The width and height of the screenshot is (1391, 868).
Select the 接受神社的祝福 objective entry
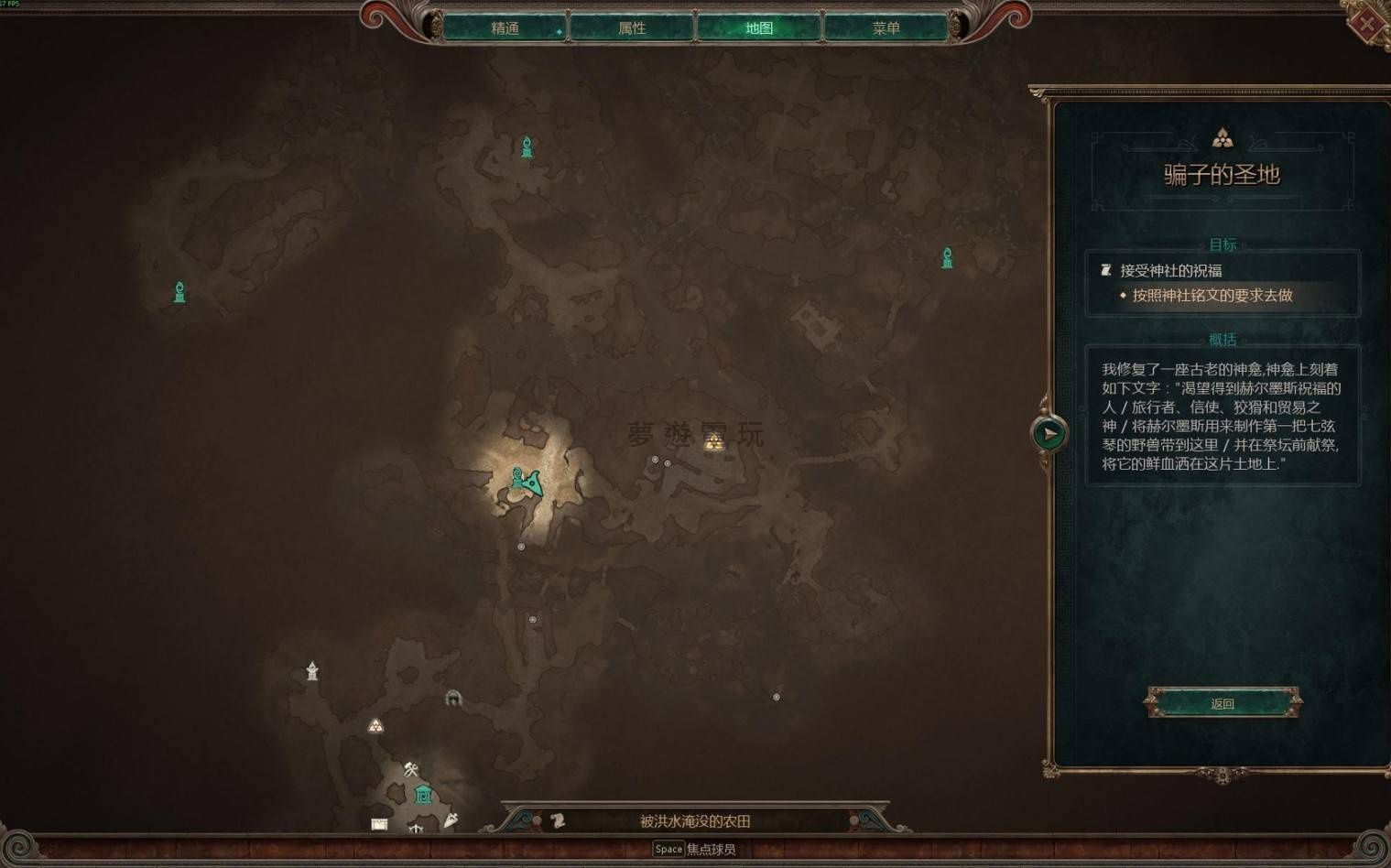[1170, 271]
